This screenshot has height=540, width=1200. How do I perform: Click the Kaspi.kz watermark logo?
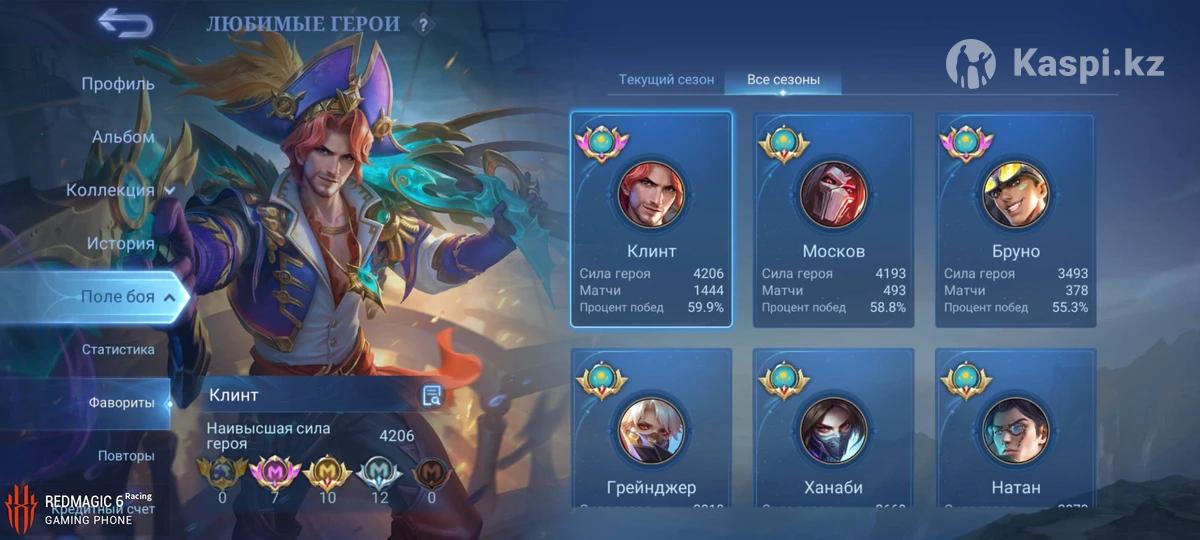tap(1055, 65)
